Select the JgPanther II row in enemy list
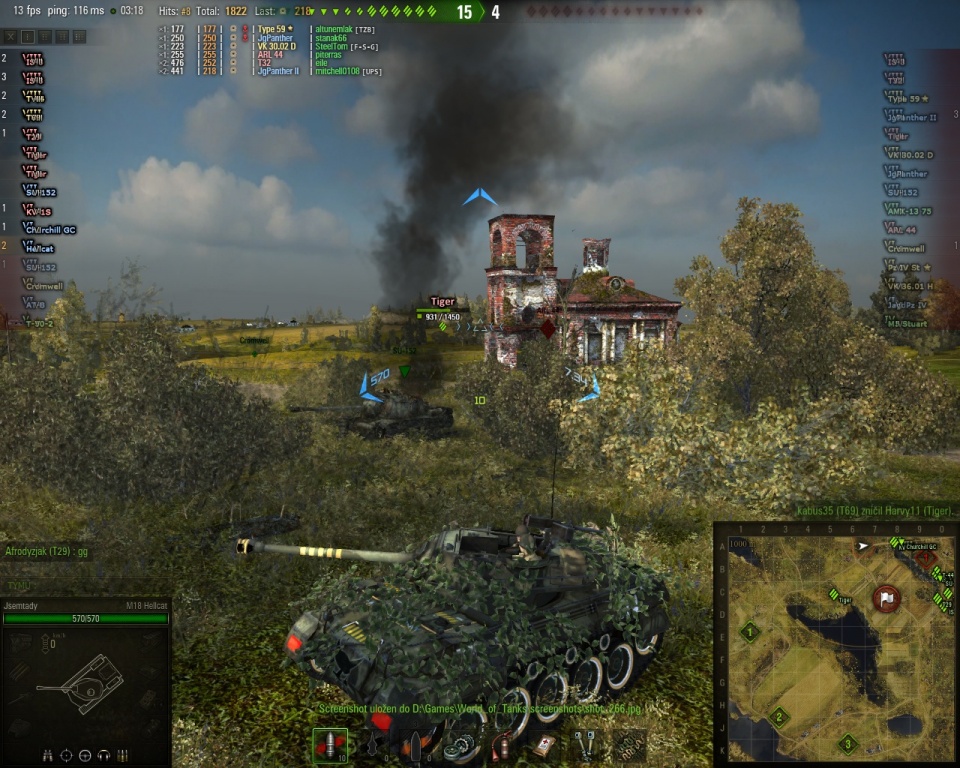960x768 pixels. pyautogui.click(x=910, y=117)
